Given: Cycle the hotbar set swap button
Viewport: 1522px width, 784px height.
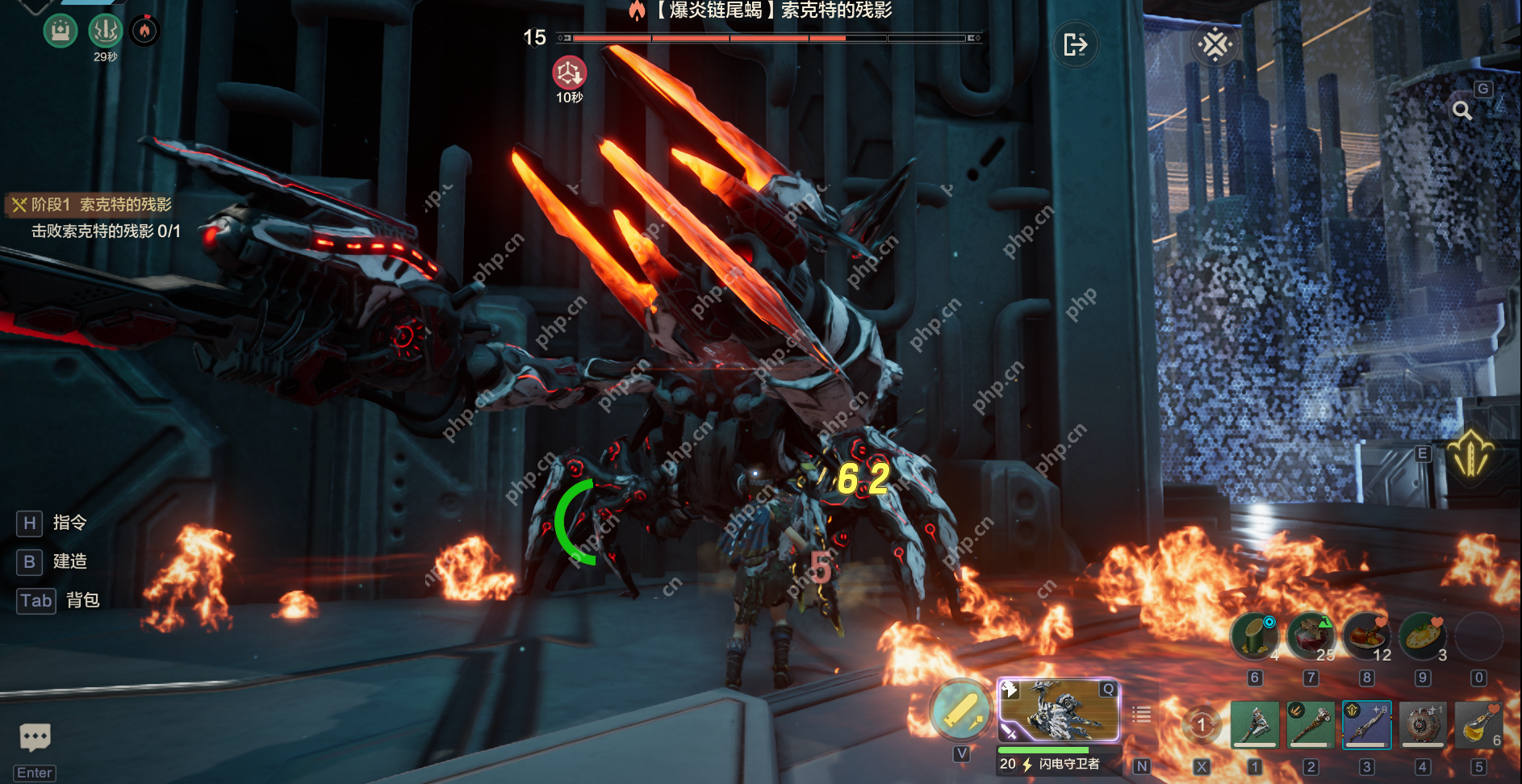Looking at the screenshot, I should (1201, 724).
